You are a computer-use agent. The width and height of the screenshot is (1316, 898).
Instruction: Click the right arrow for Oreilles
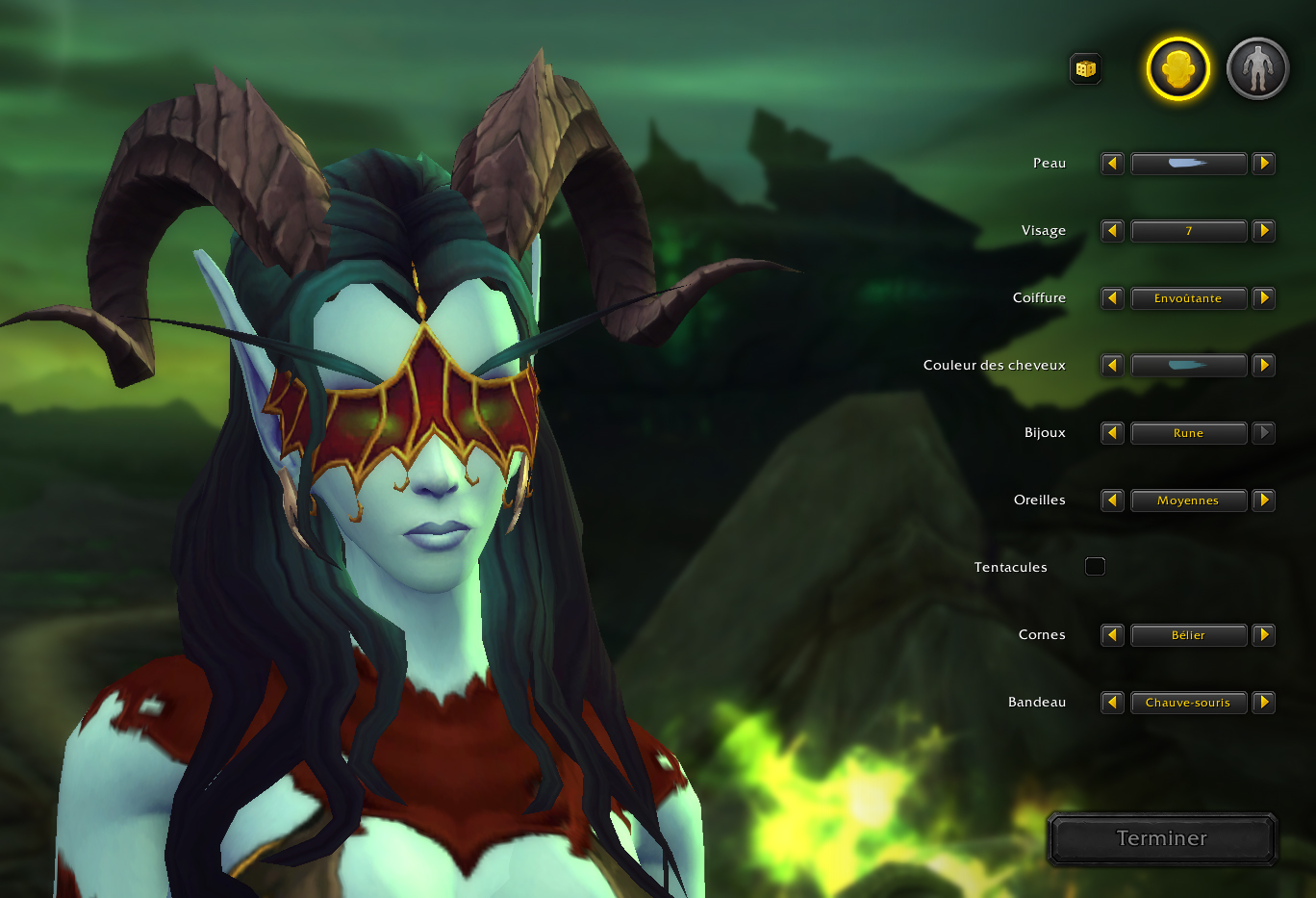[x=1264, y=500]
